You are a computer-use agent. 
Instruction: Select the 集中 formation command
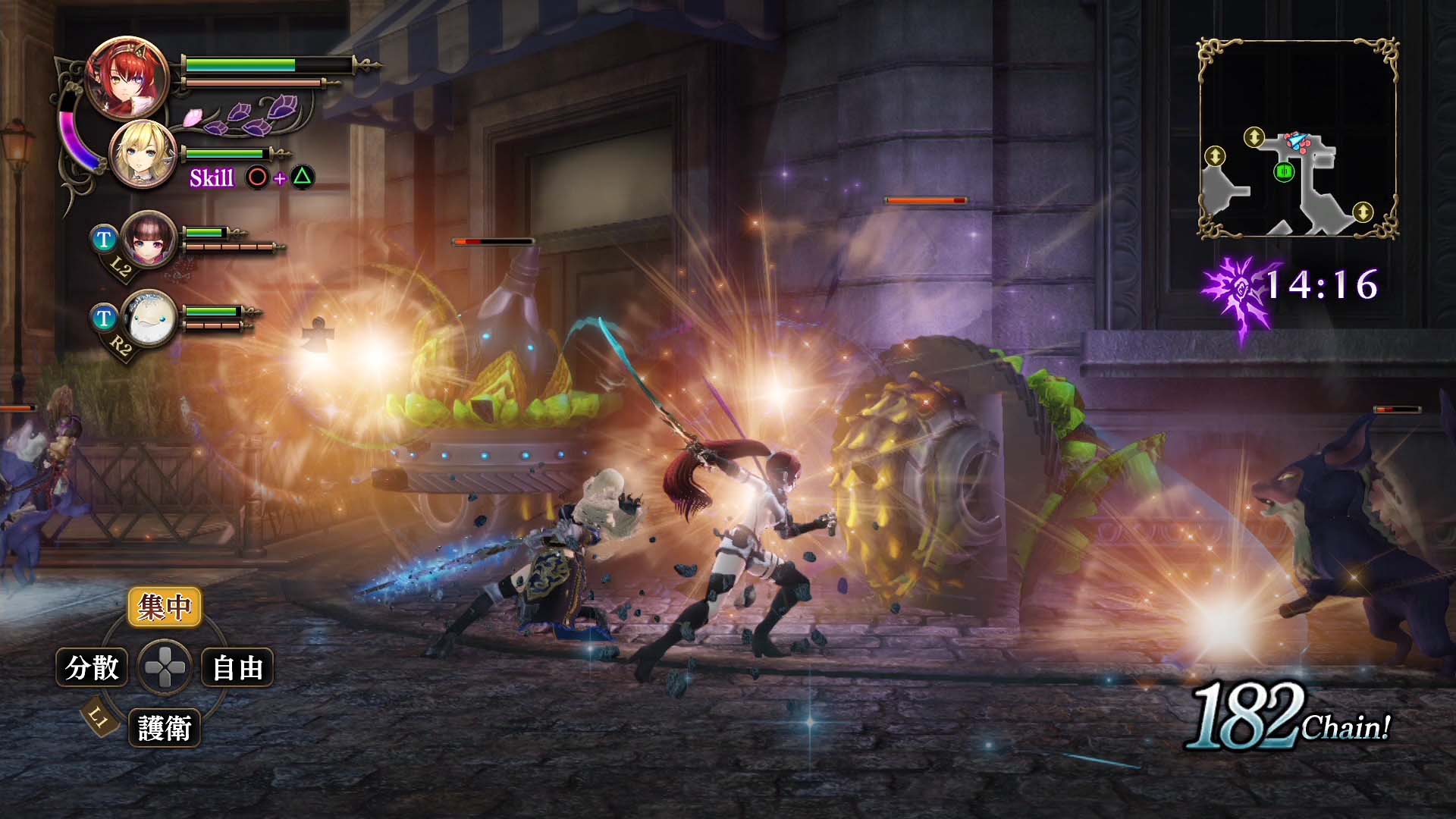tap(165, 607)
